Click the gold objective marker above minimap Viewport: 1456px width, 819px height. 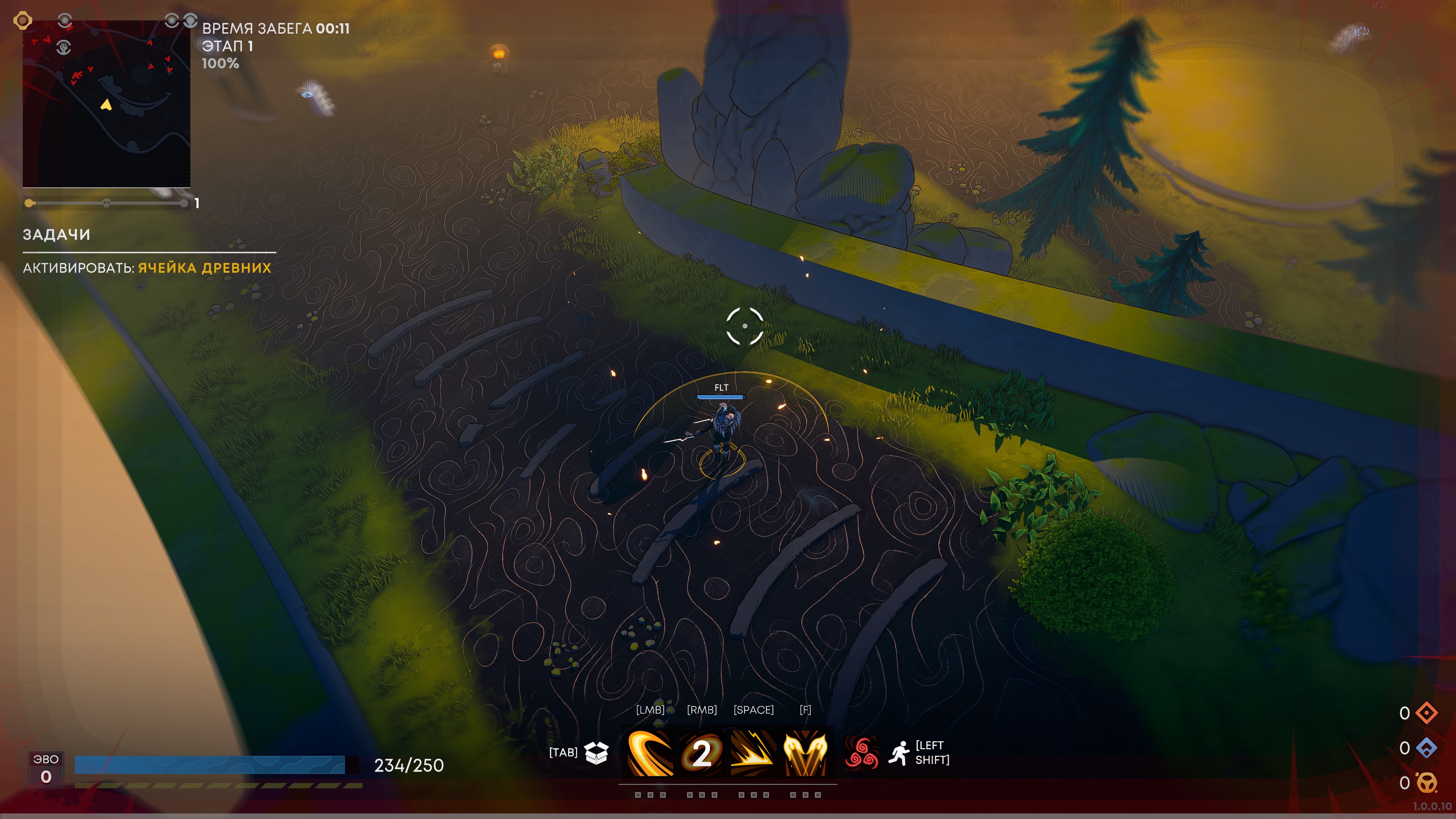(23, 21)
